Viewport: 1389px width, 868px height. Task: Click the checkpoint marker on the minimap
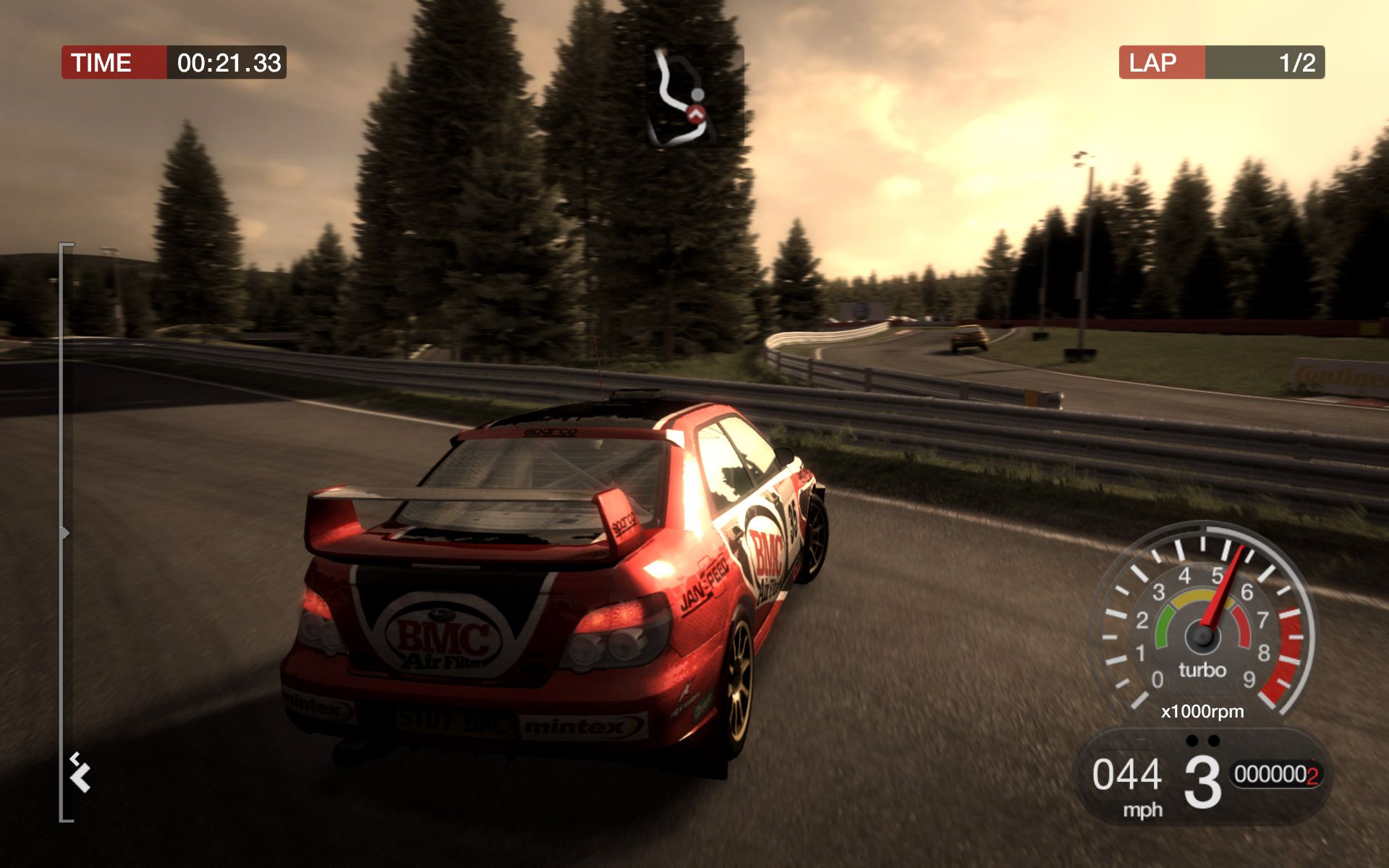(698, 95)
